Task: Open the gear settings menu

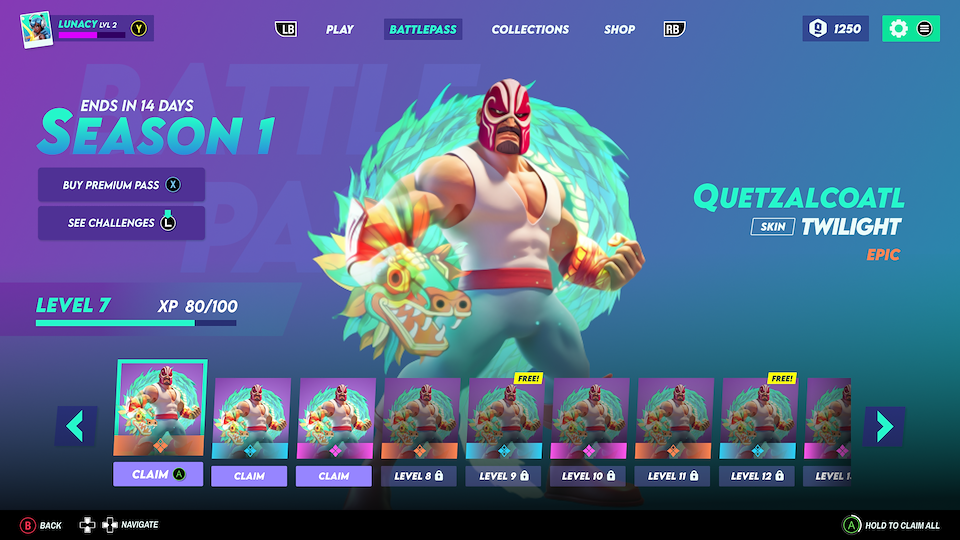Action: pos(898,28)
